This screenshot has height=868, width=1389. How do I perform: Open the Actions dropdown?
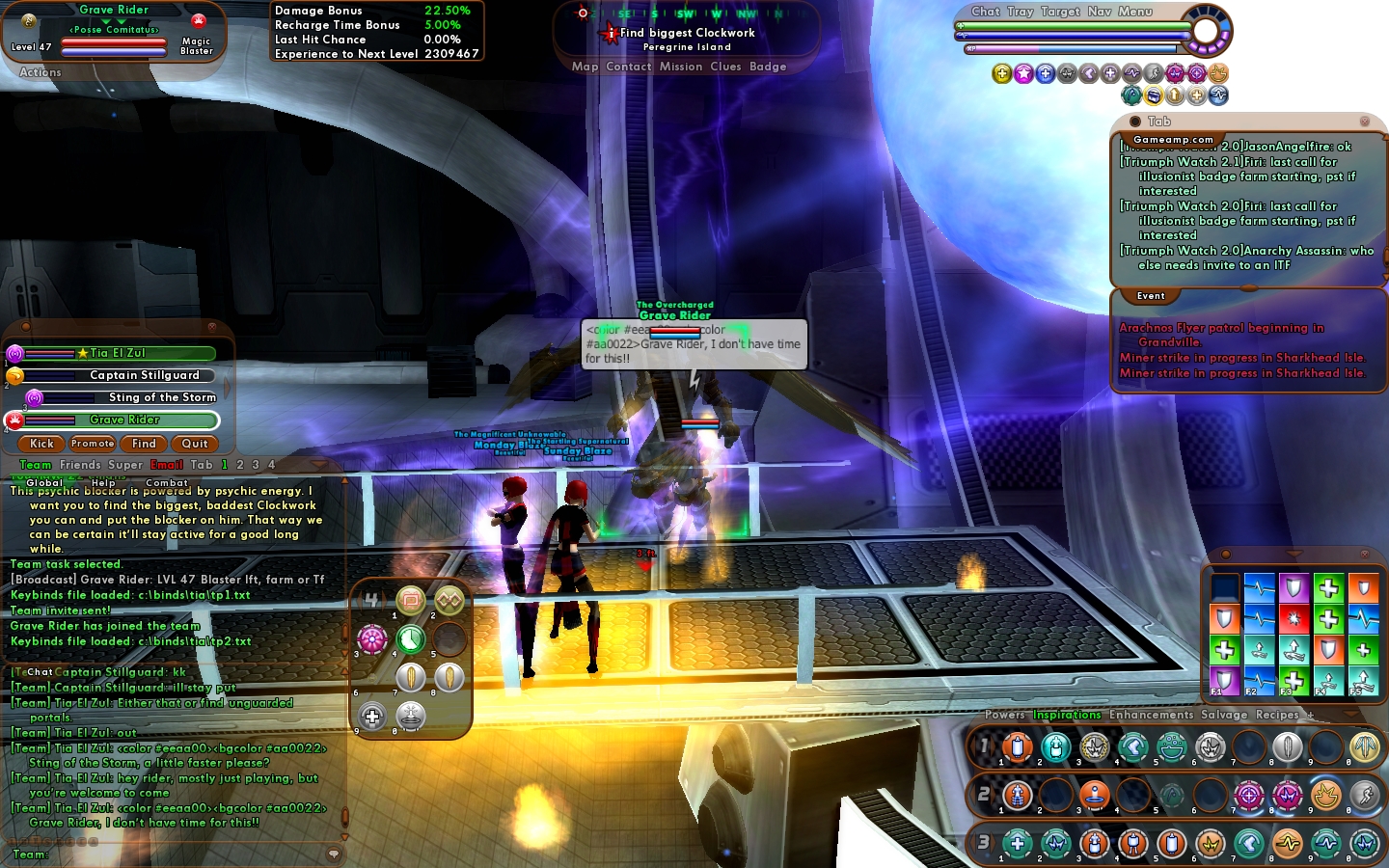40,72
